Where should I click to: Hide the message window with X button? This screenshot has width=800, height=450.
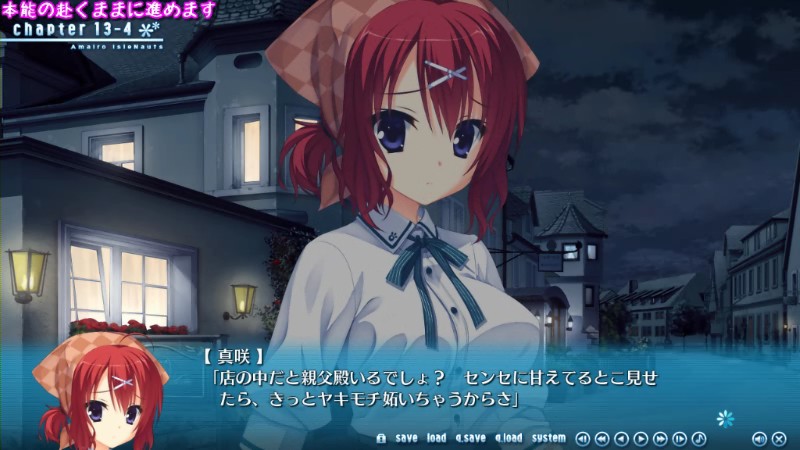click(779, 438)
